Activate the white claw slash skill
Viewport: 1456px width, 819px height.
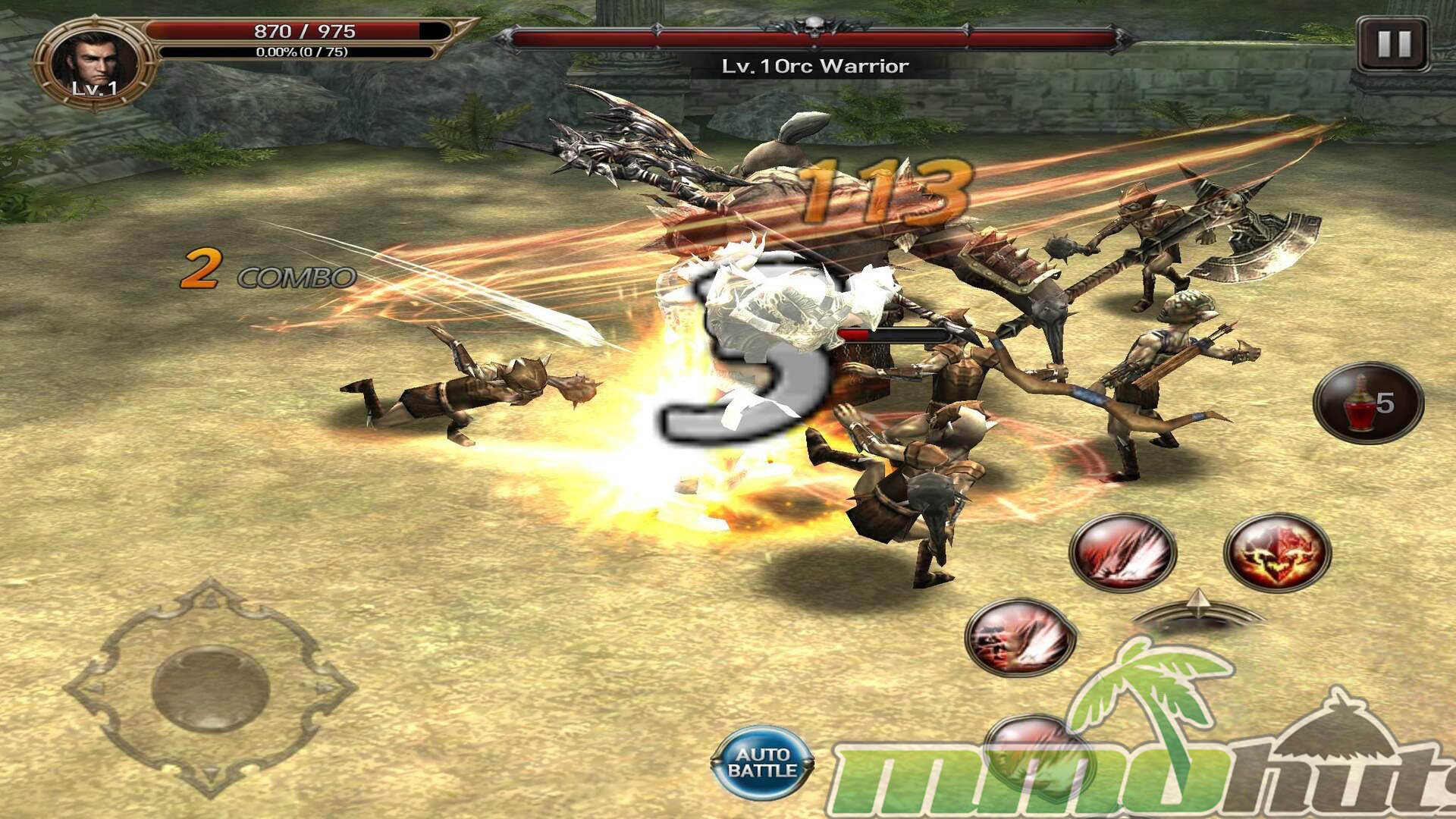pos(1122,553)
